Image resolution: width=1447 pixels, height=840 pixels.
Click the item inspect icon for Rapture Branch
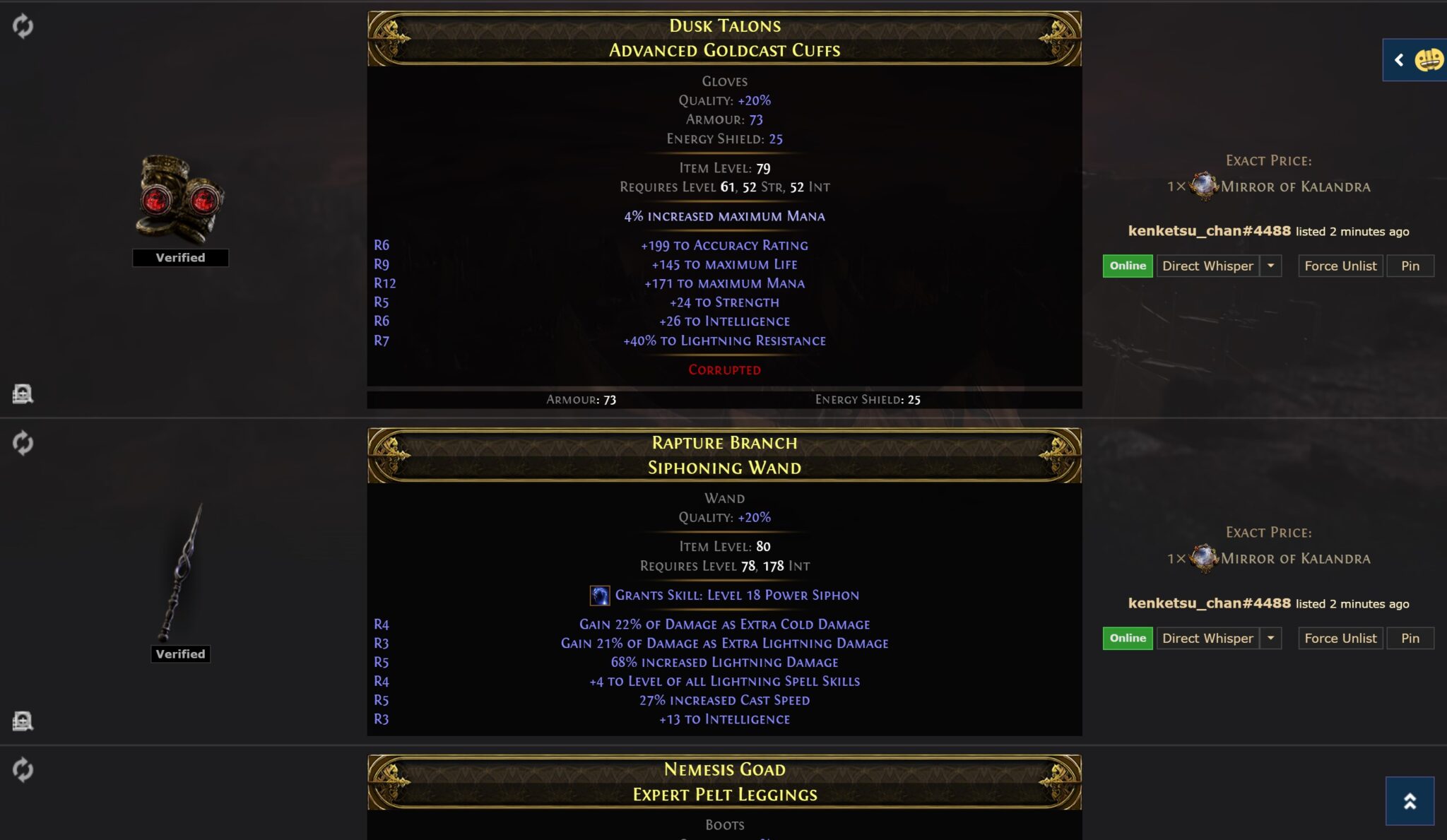(23, 721)
